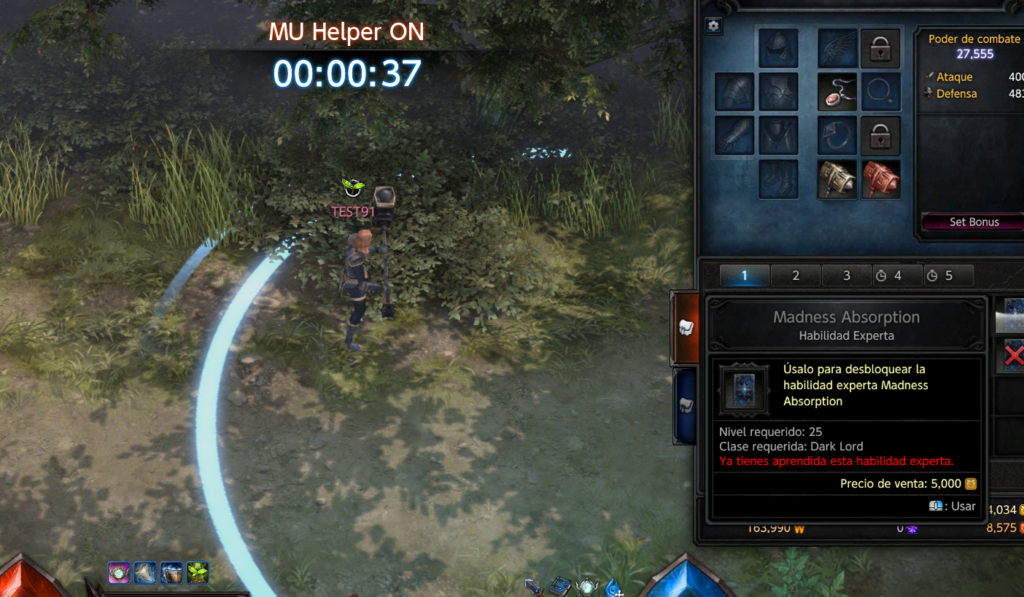The width and height of the screenshot is (1024, 597).
Task: Click the empty wings equipment slot
Action: (837, 47)
